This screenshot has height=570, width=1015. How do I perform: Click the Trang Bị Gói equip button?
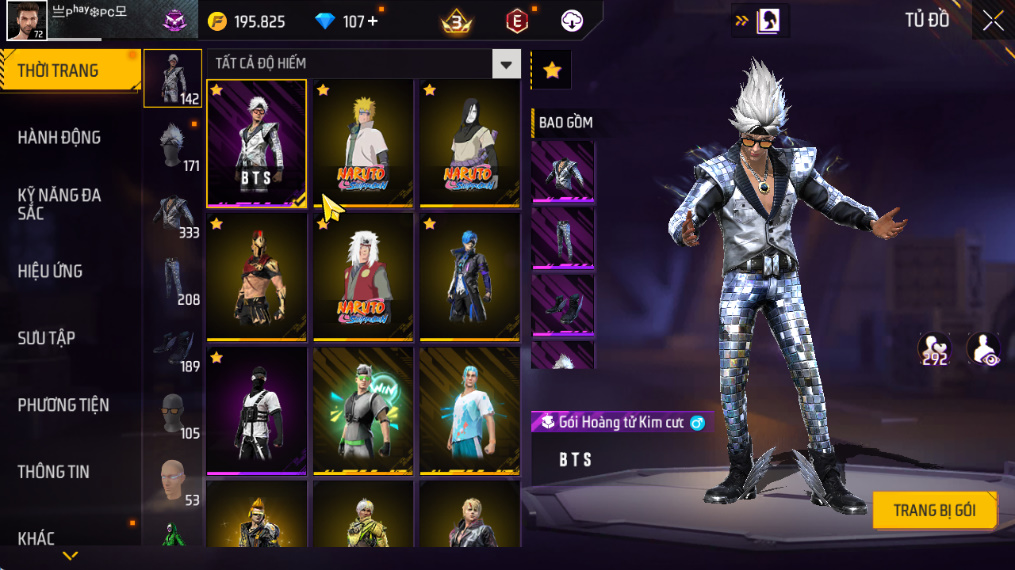[934, 510]
